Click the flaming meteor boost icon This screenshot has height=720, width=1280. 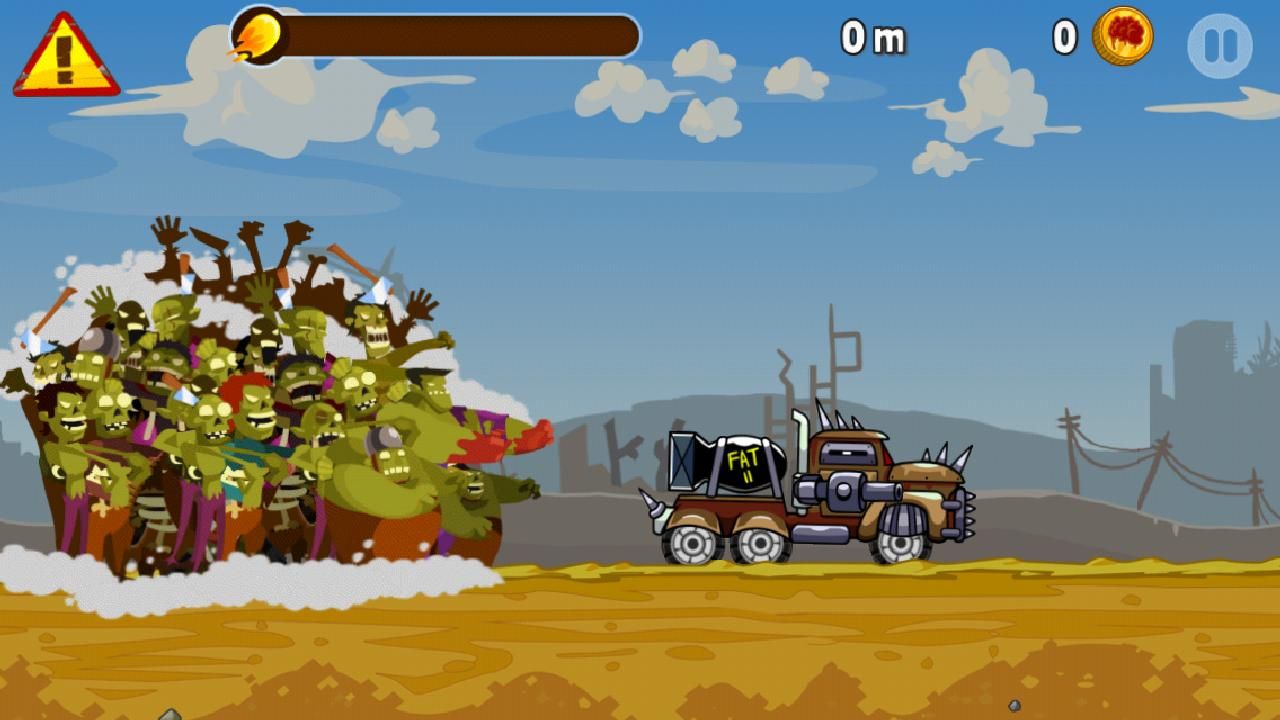click(258, 33)
